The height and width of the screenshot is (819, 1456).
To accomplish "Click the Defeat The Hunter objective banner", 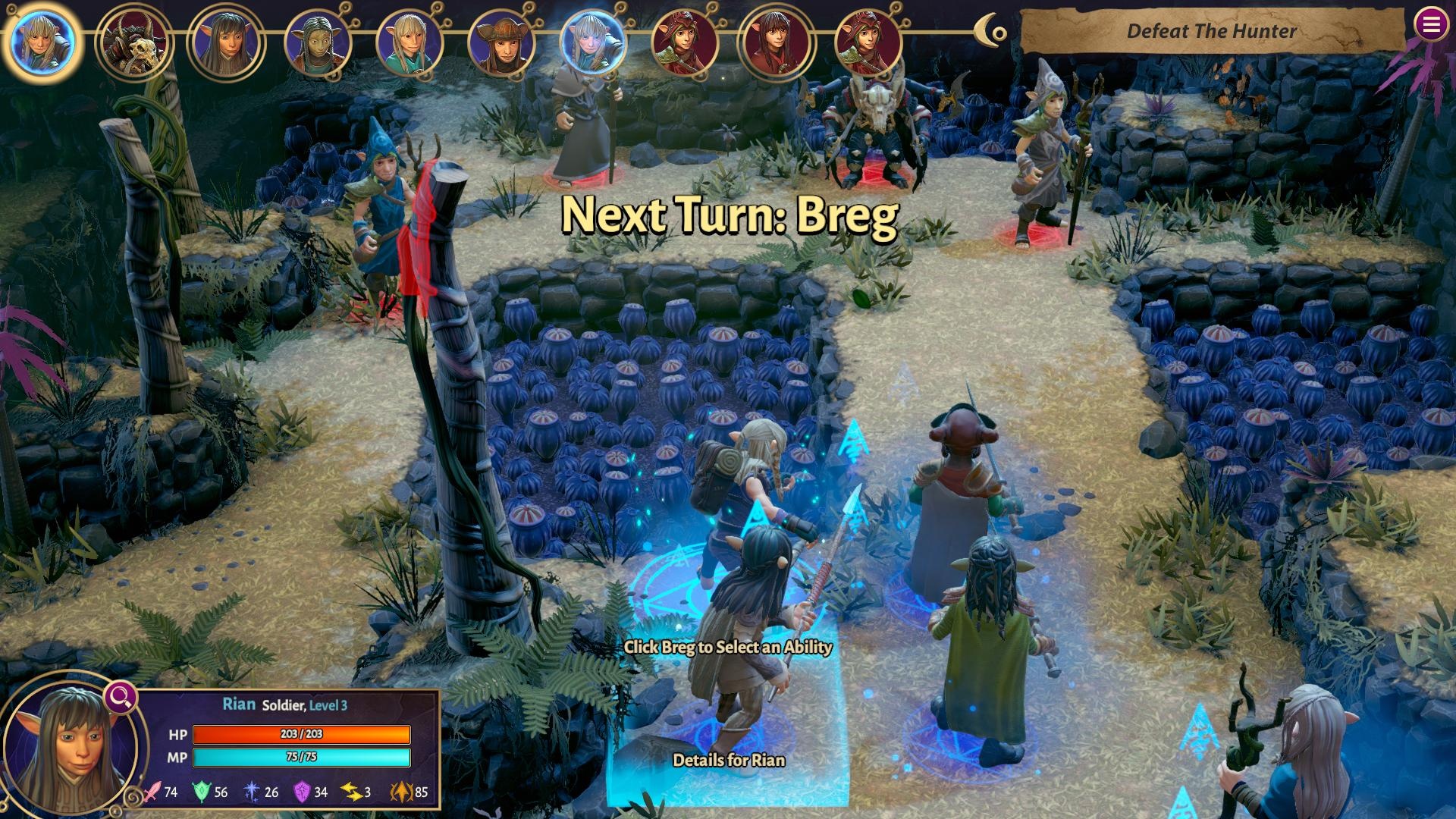I will coord(1211,31).
